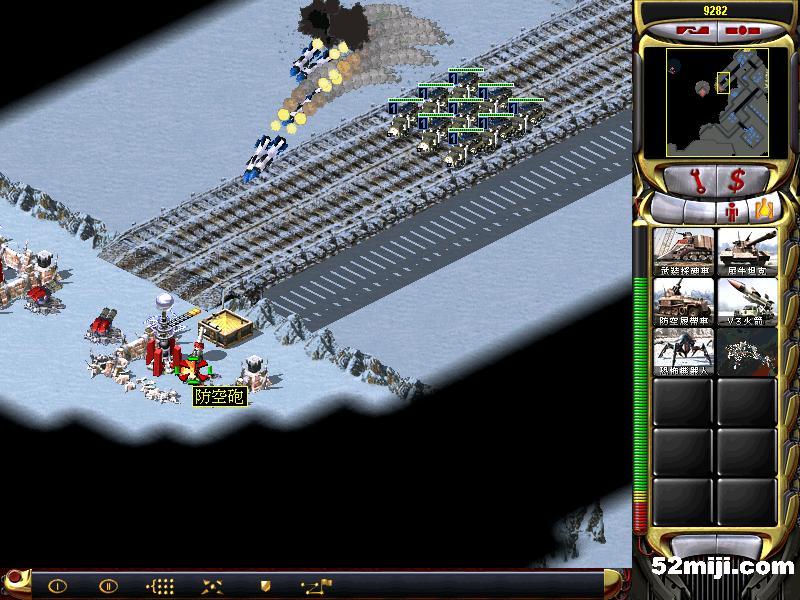Click the dot-grid type select button
Image resolution: width=800 pixels, height=600 pixels.
coord(160,586)
